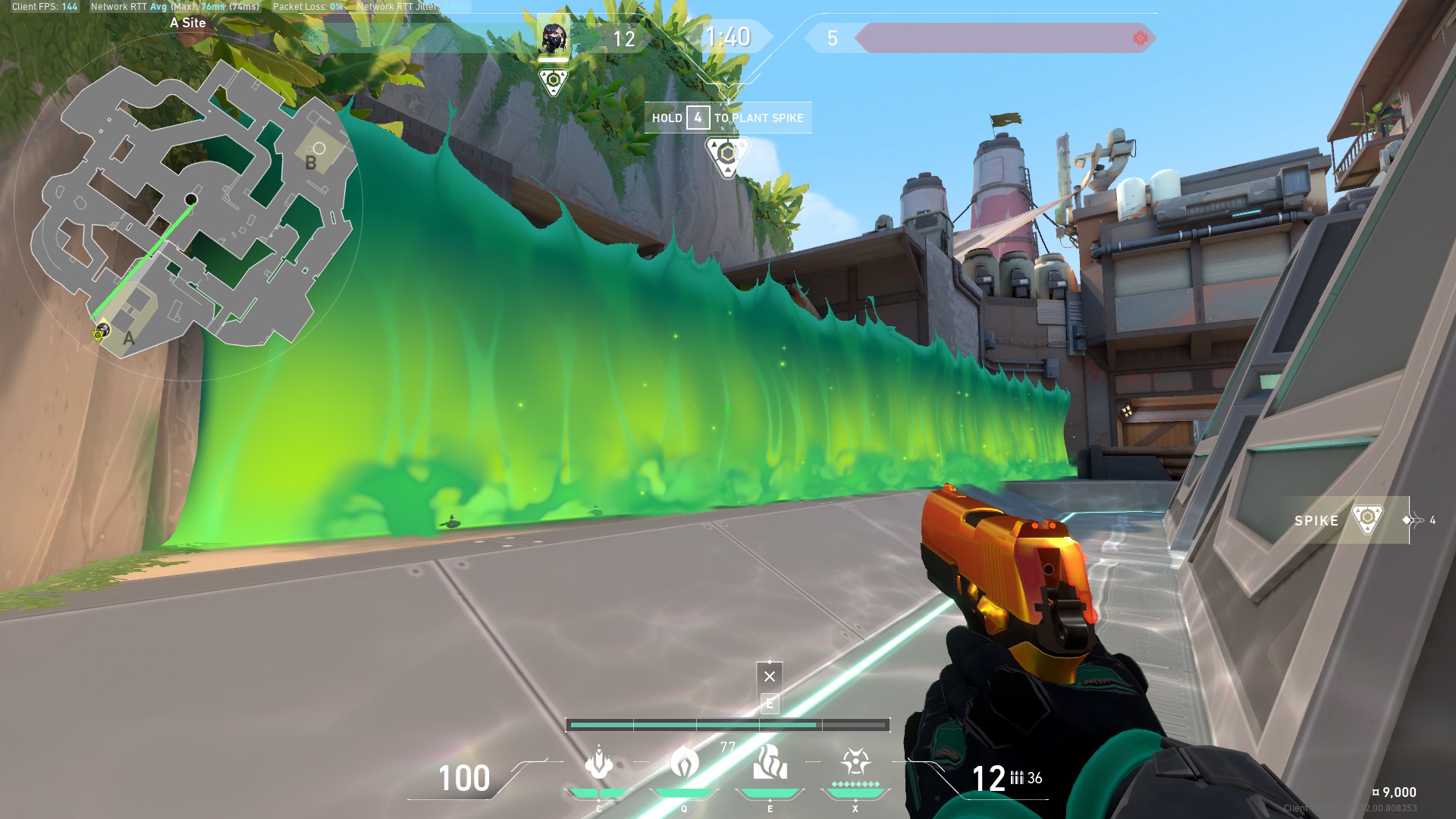Toggle the E keybind indicator above the fuel gauge
The width and height of the screenshot is (1456, 819).
point(770,704)
